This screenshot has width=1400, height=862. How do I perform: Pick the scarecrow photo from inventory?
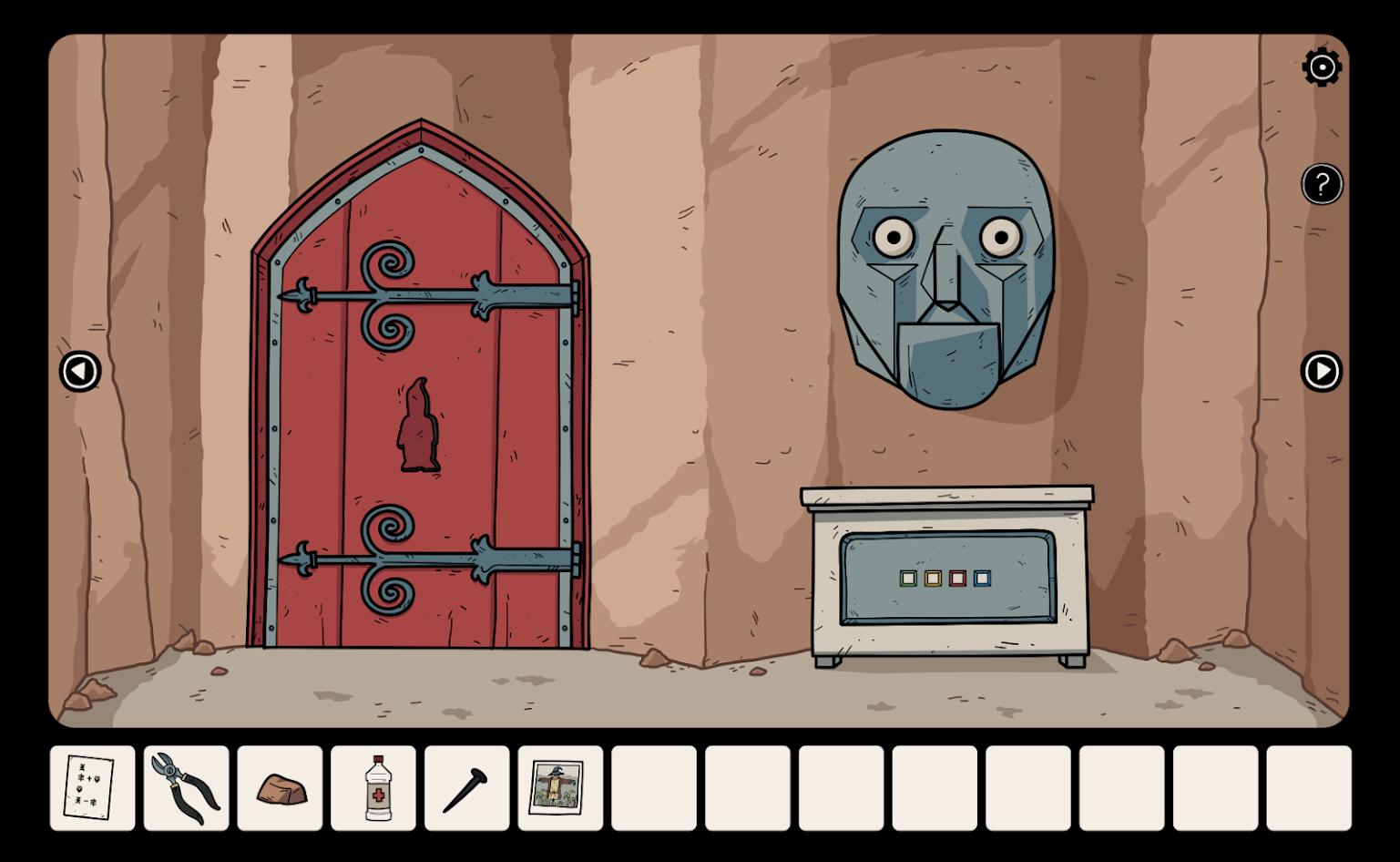[560, 788]
